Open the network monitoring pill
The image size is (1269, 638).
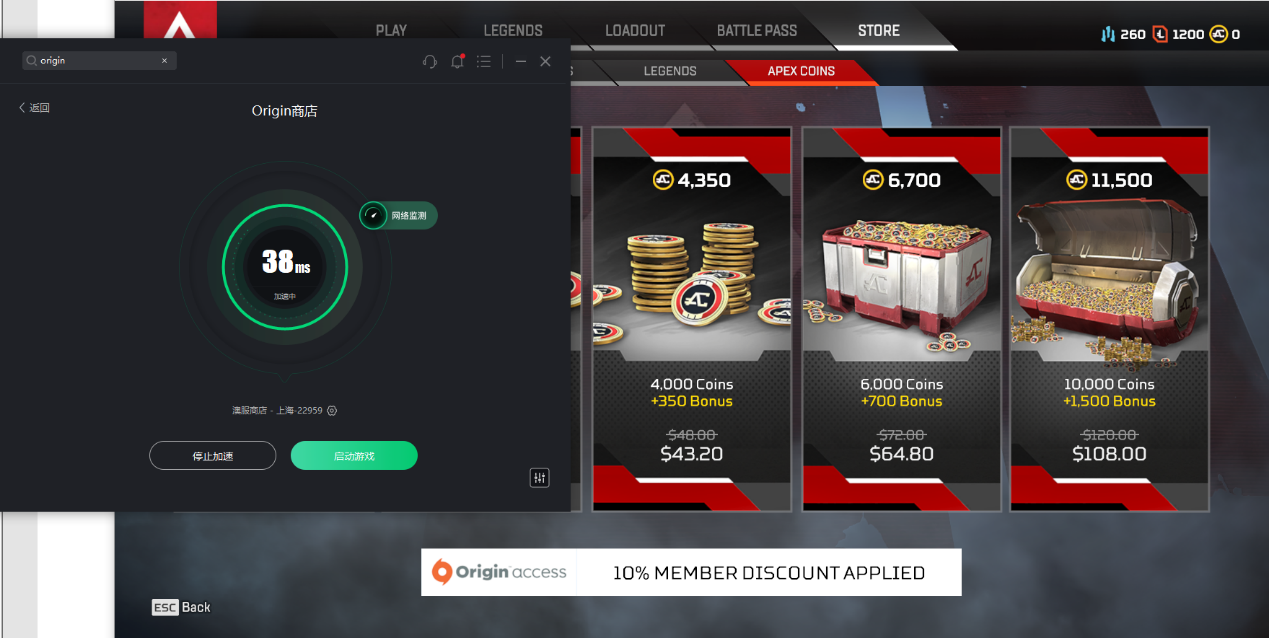tap(399, 215)
